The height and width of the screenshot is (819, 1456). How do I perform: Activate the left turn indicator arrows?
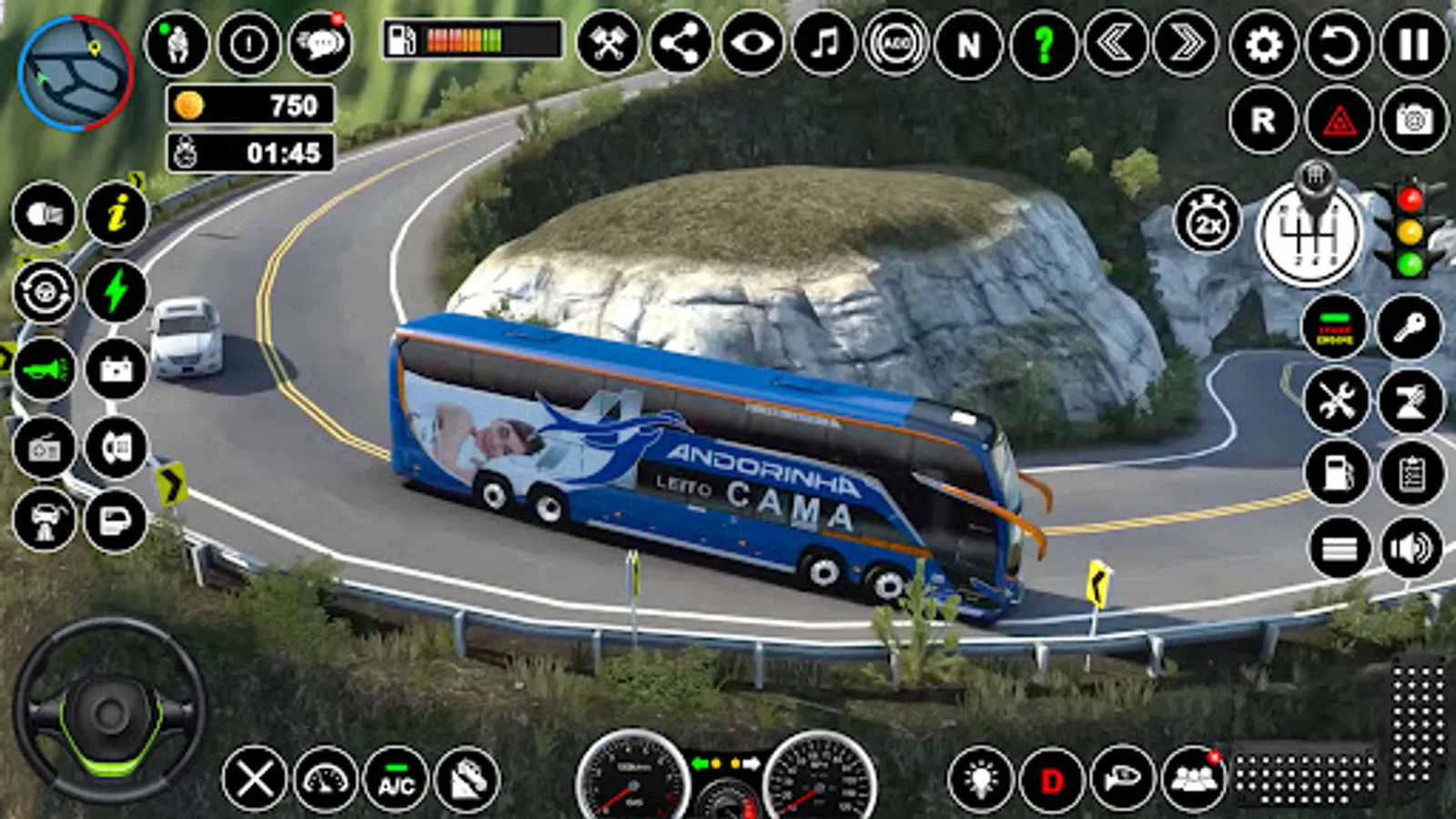tap(1116, 44)
